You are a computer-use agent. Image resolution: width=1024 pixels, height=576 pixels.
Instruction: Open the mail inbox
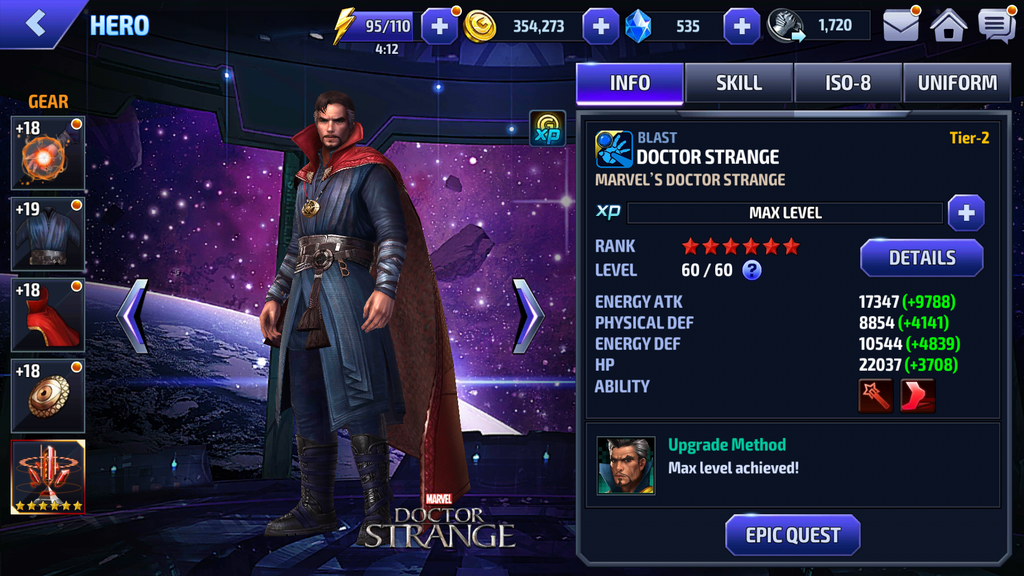point(901,25)
